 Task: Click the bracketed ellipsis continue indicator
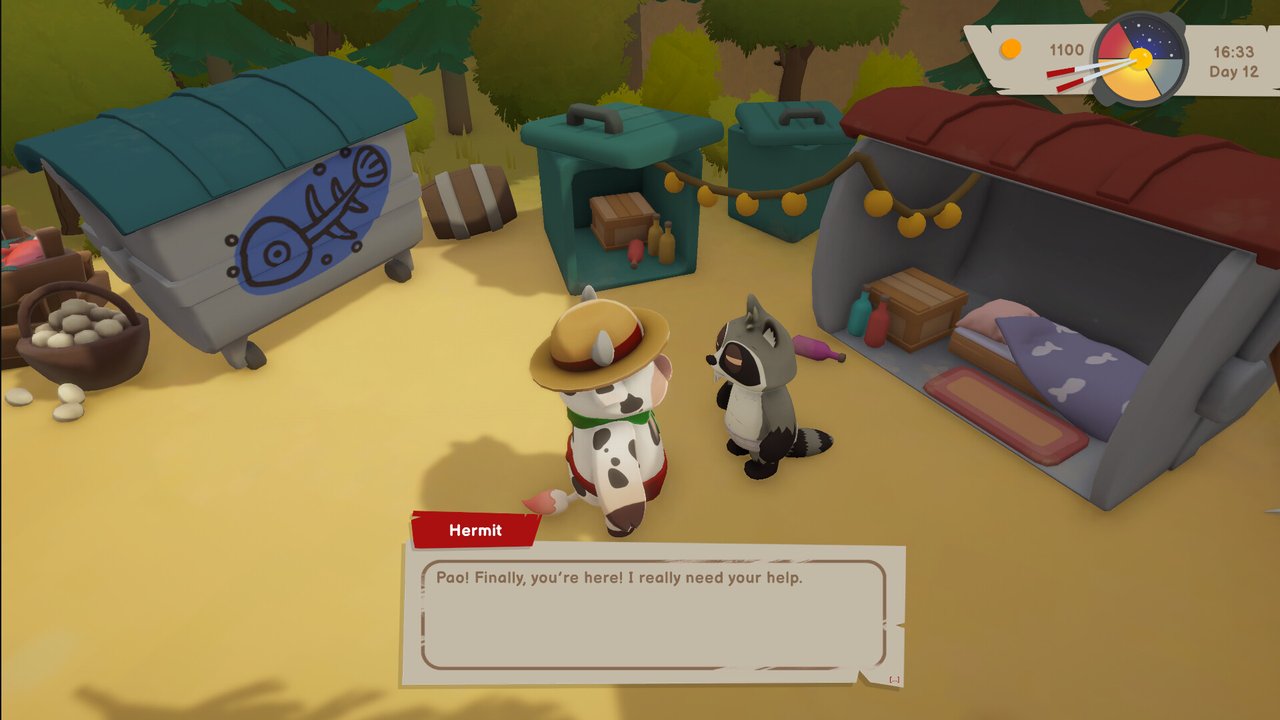pyautogui.click(x=894, y=680)
